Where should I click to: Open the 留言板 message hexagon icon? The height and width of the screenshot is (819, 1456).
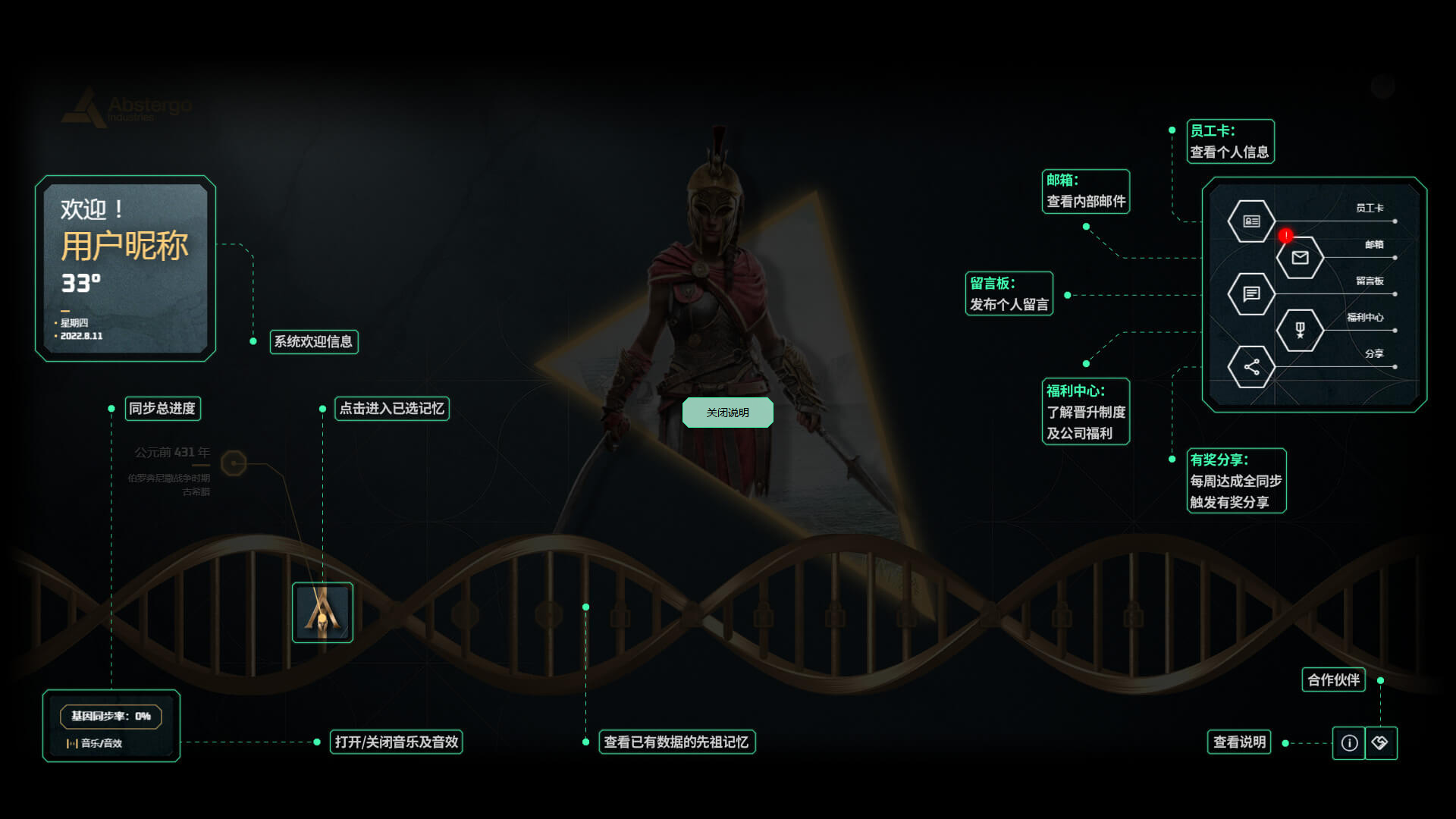tap(1251, 293)
